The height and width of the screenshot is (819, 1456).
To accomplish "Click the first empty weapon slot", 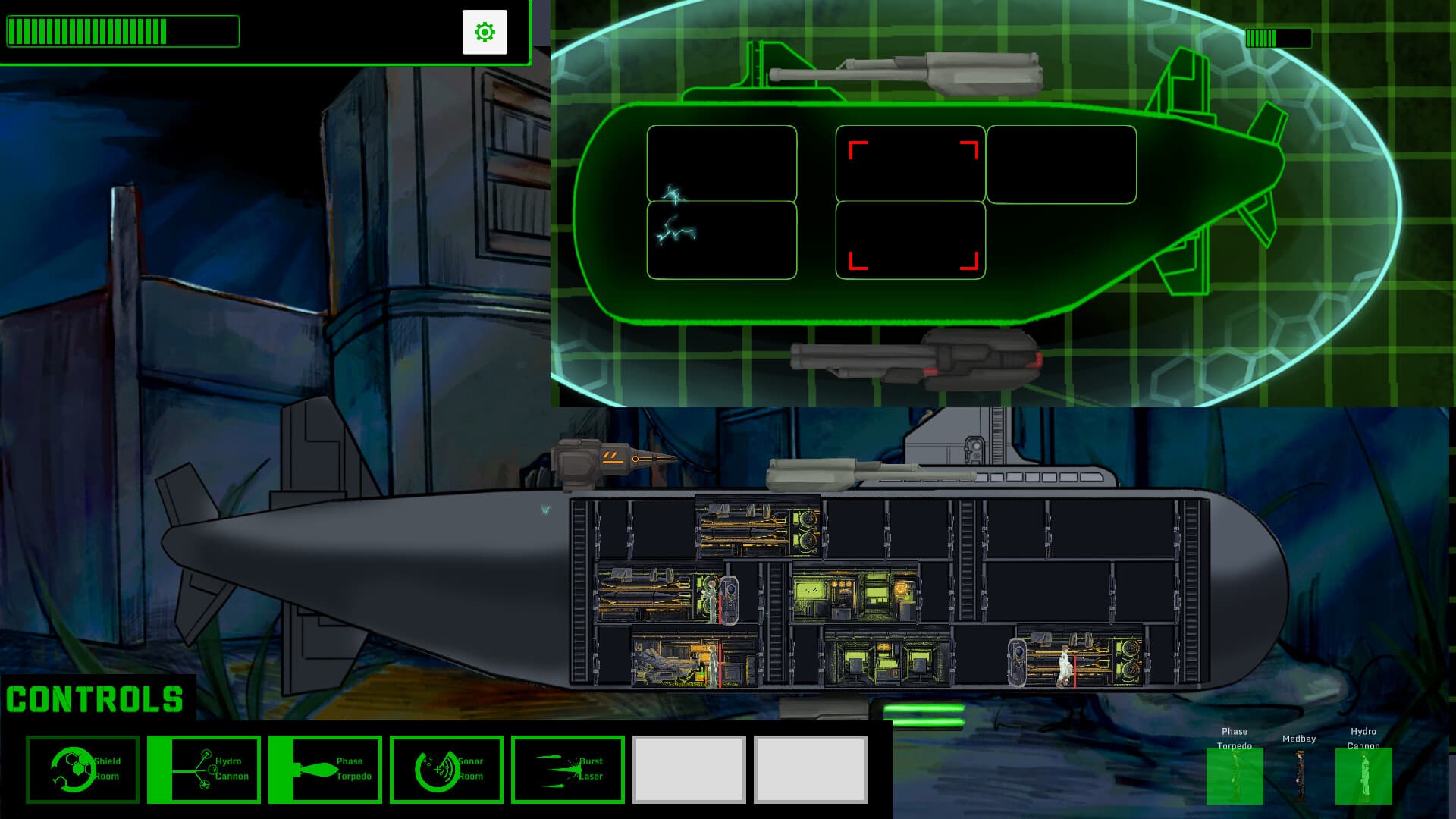I will click(690, 770).
